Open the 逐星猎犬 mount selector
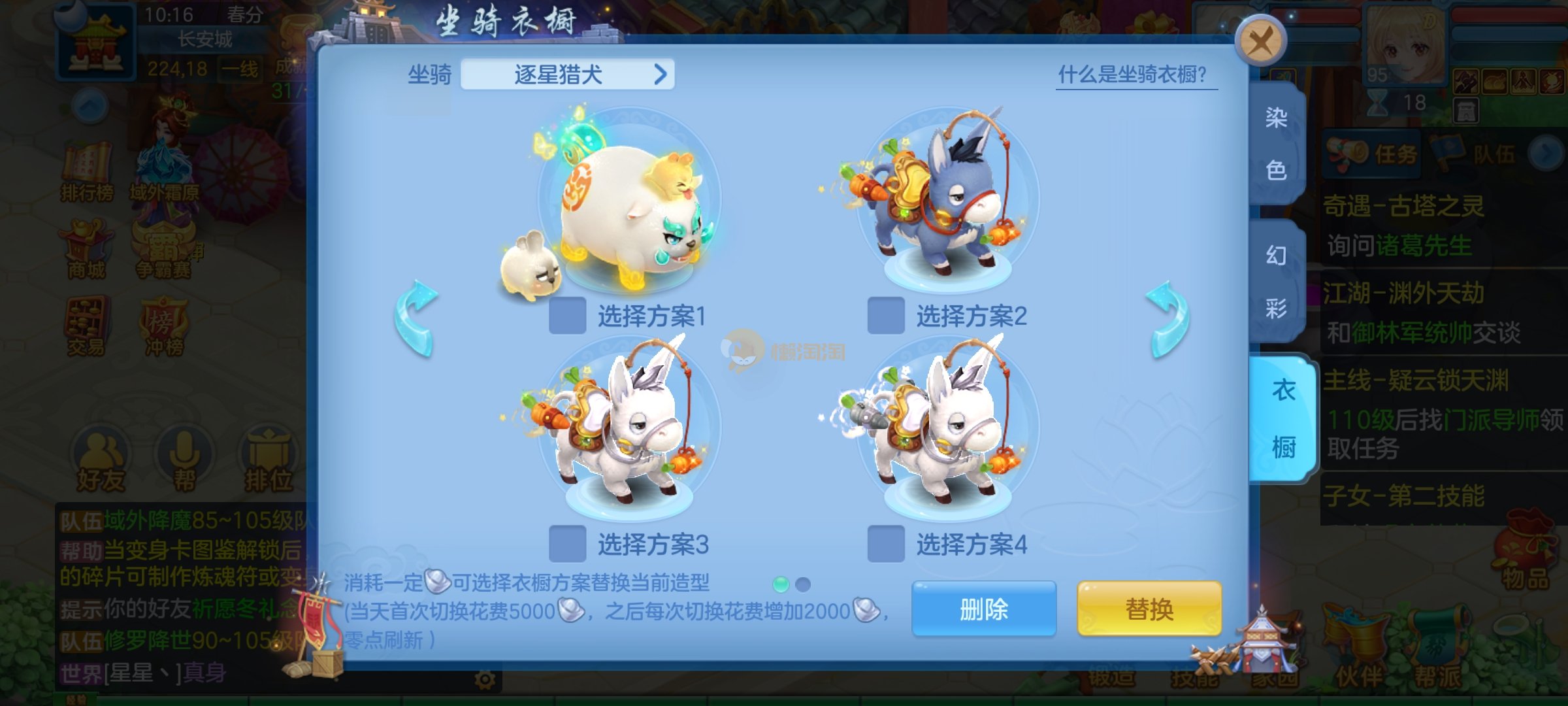Viewport: 1568px width, 706px height. point(567,75)
